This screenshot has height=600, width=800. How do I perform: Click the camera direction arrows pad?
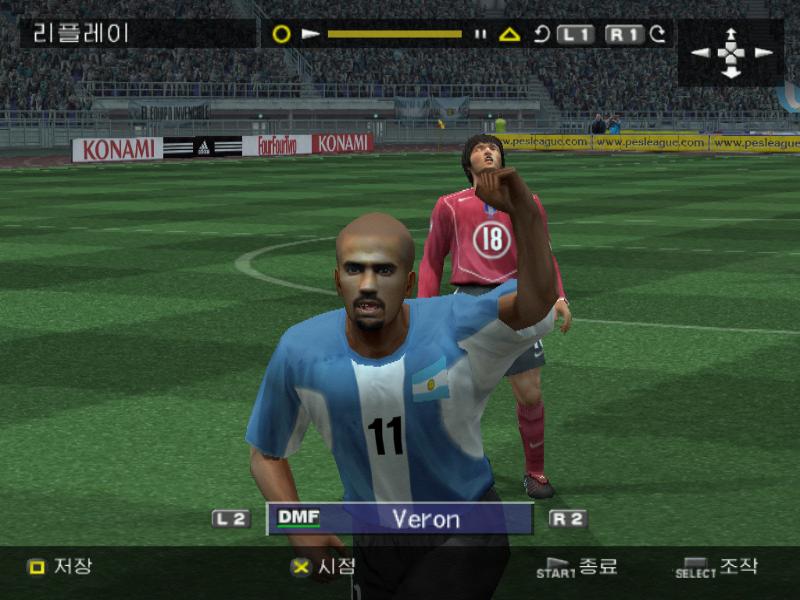click(732, 52)
